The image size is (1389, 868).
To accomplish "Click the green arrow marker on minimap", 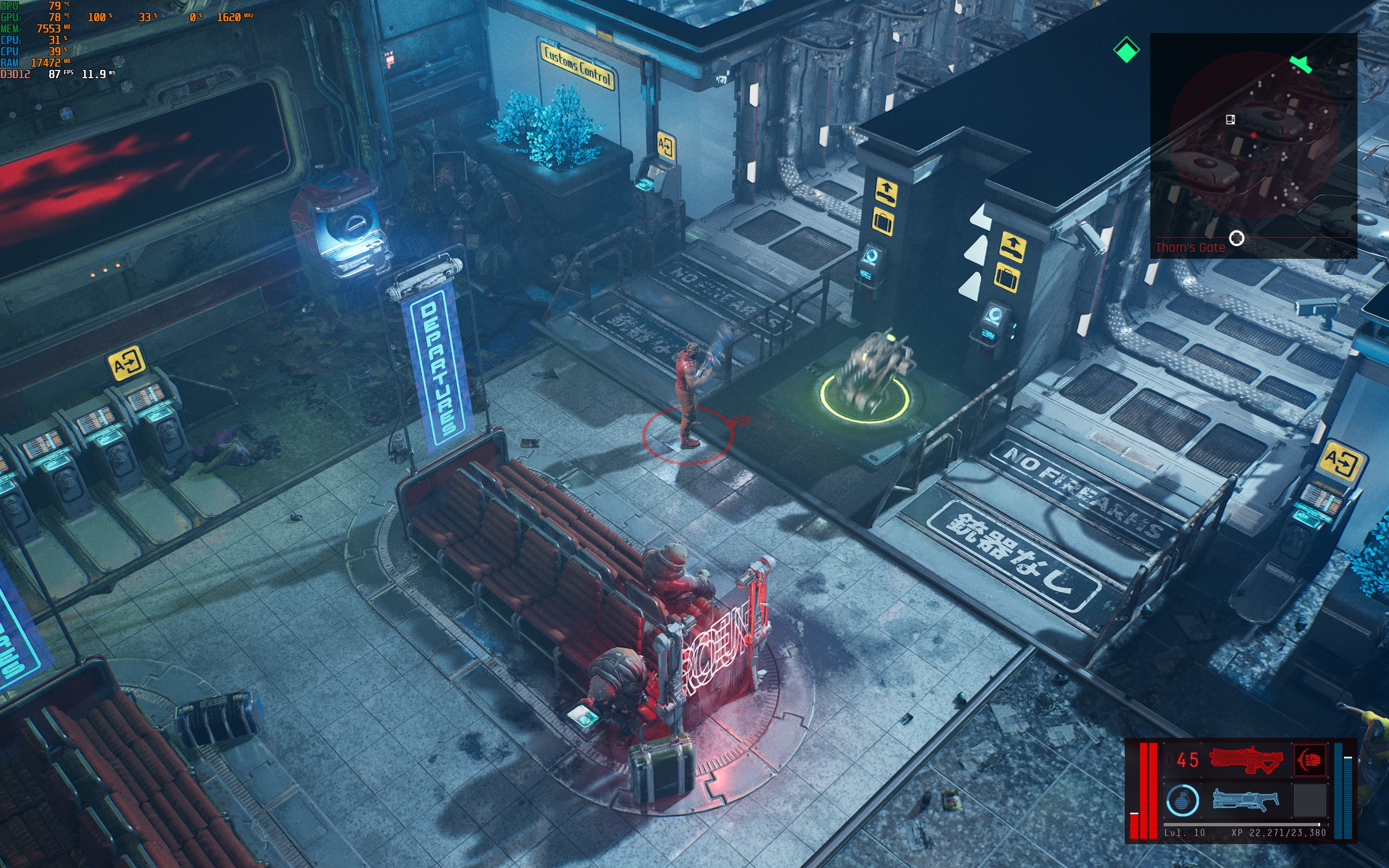I will [1301, 63].
